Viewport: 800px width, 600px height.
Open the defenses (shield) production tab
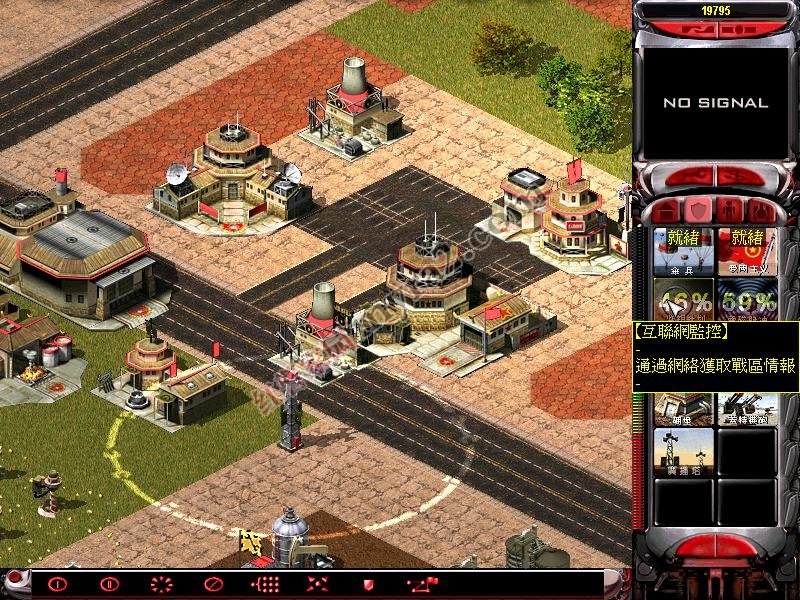699,211
